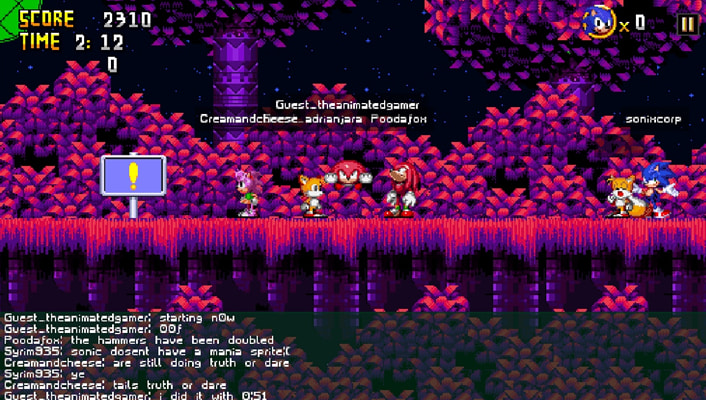Pause the game with the pause button
The height and width of the screenshot is (400, 706).
[x=687, y=24]
